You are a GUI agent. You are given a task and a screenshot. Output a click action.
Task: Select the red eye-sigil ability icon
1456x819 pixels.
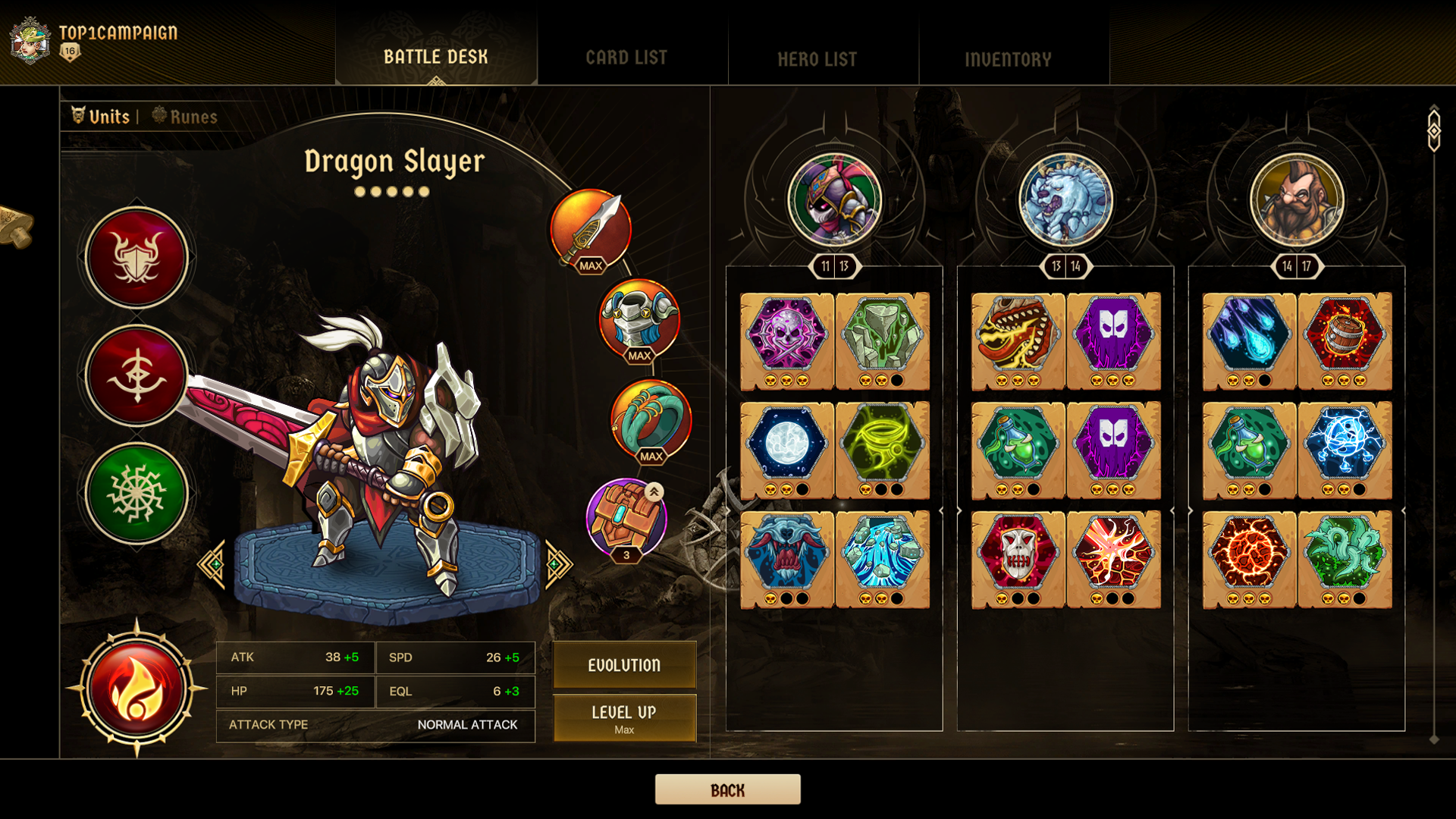pyautogui.click(x=136, y=375)
